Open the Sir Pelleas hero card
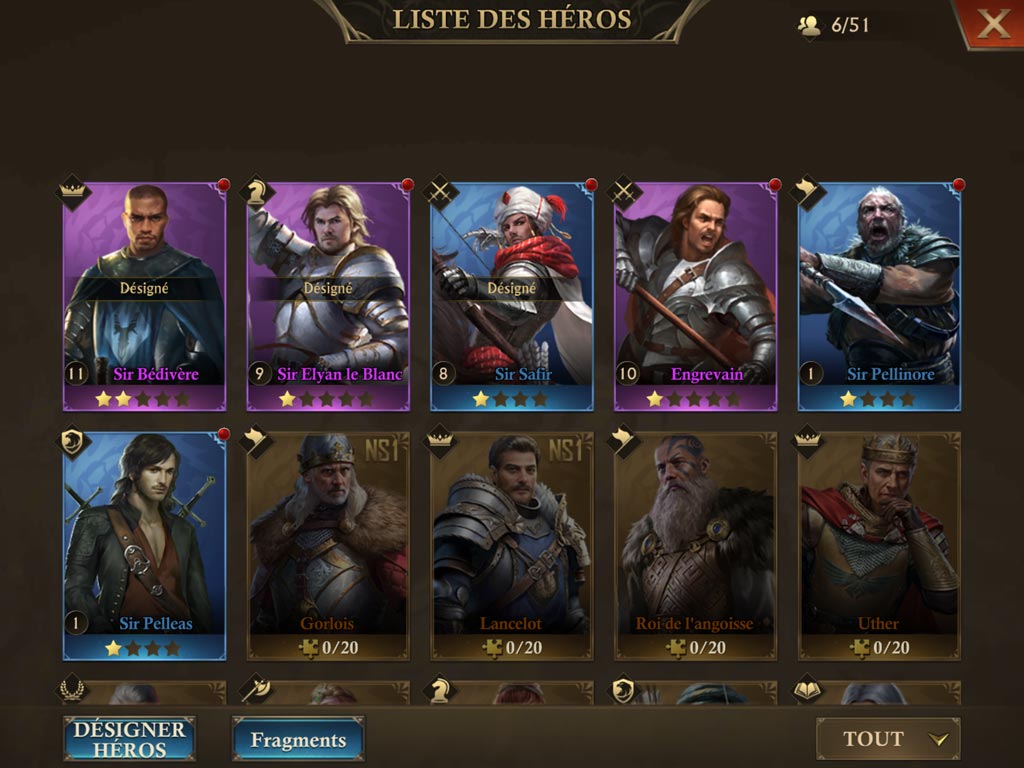This screenshot has height=768, width=1024. pos(145,545)
